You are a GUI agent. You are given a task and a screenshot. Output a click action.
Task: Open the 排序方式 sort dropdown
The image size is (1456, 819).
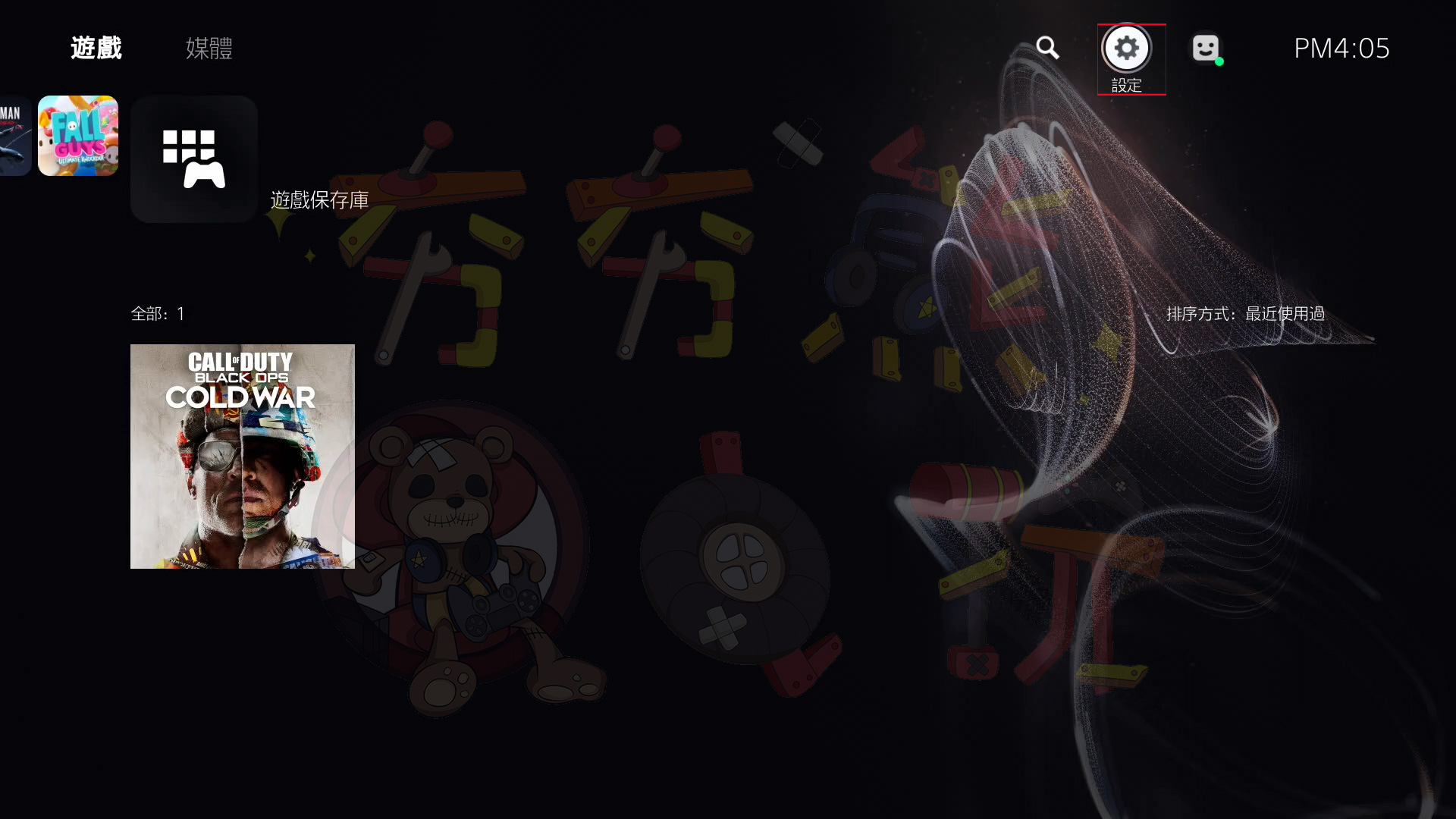1247,313
